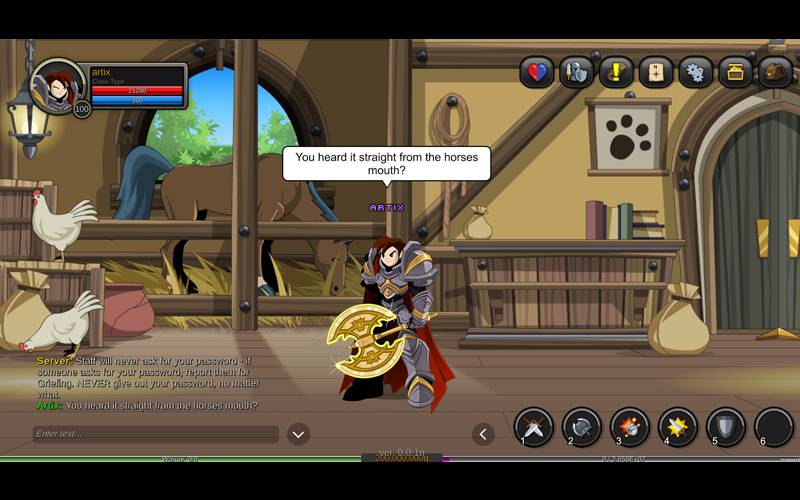This screenshot has height=500, width=800.
Task: Use skill 2 axe ability
Action: [x=582, y=427]
